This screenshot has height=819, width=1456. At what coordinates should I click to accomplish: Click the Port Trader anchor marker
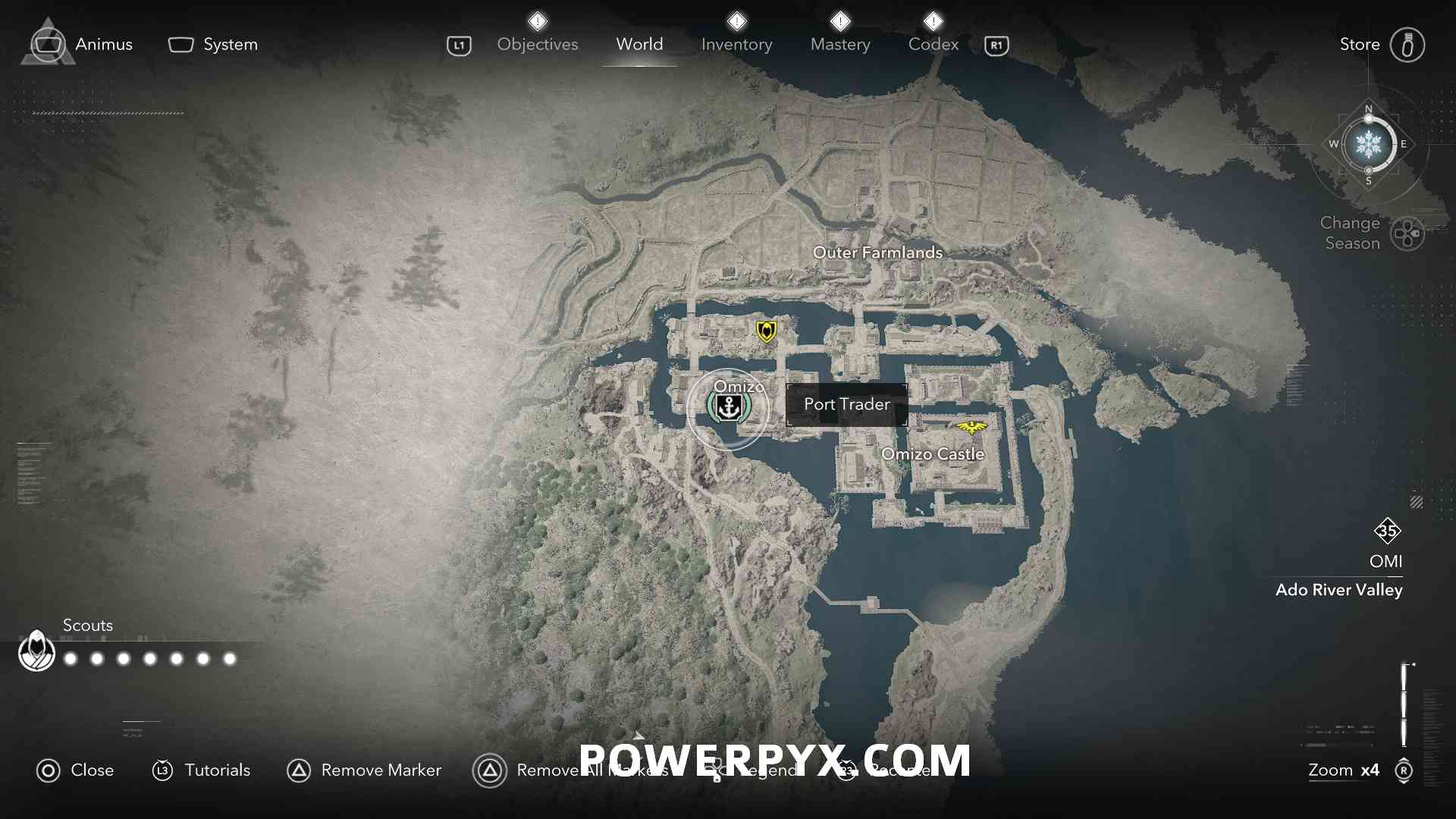tap(728, 408)
